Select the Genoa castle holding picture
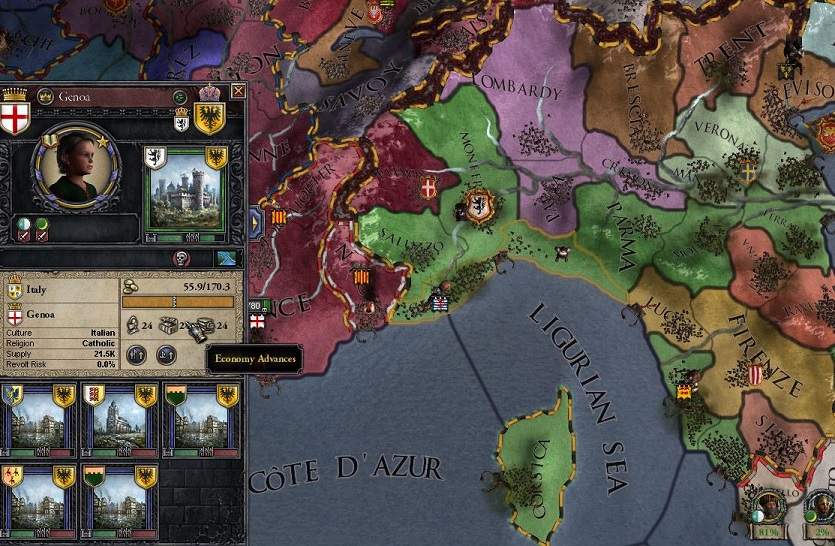This screenshot has height=546, width=835. 185,195
